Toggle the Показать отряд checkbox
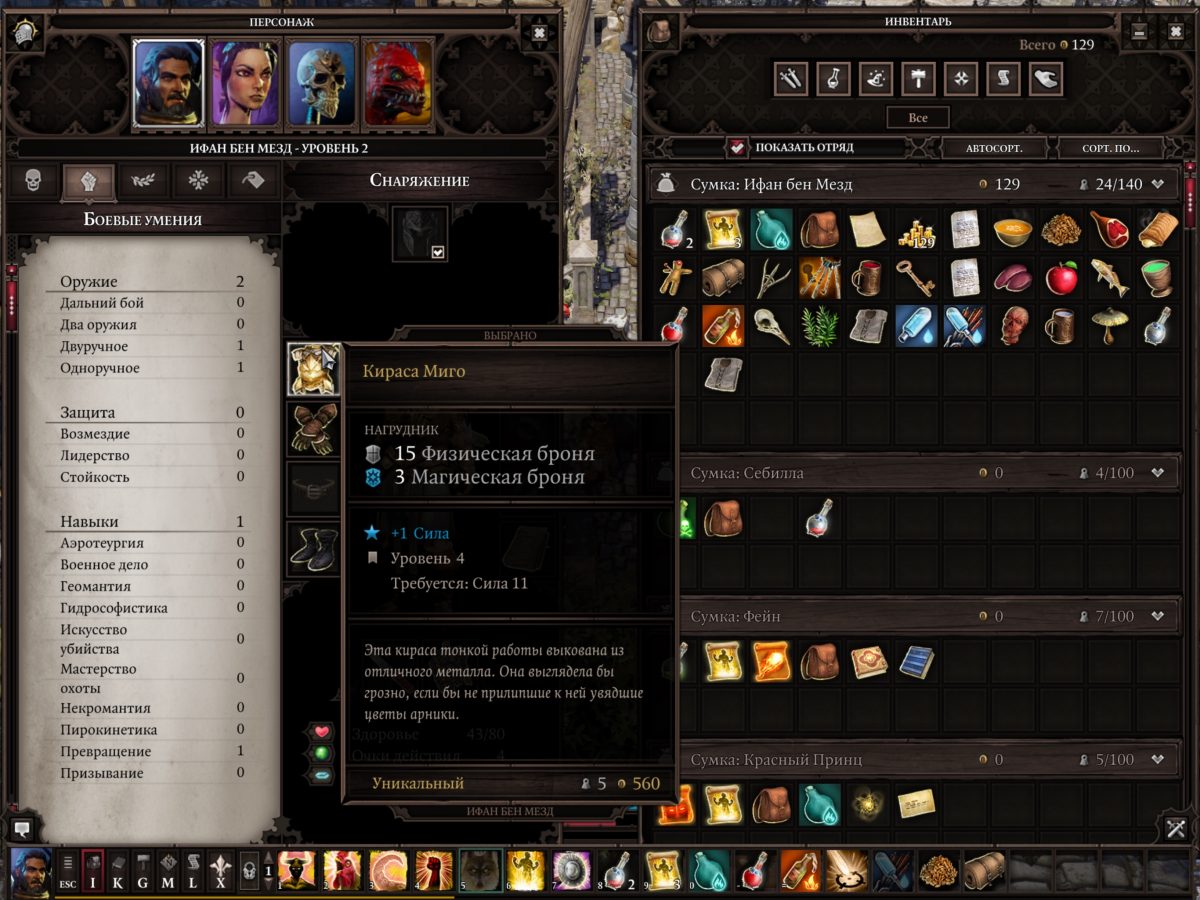1200x900 pixels. click(x=738, y=148)
